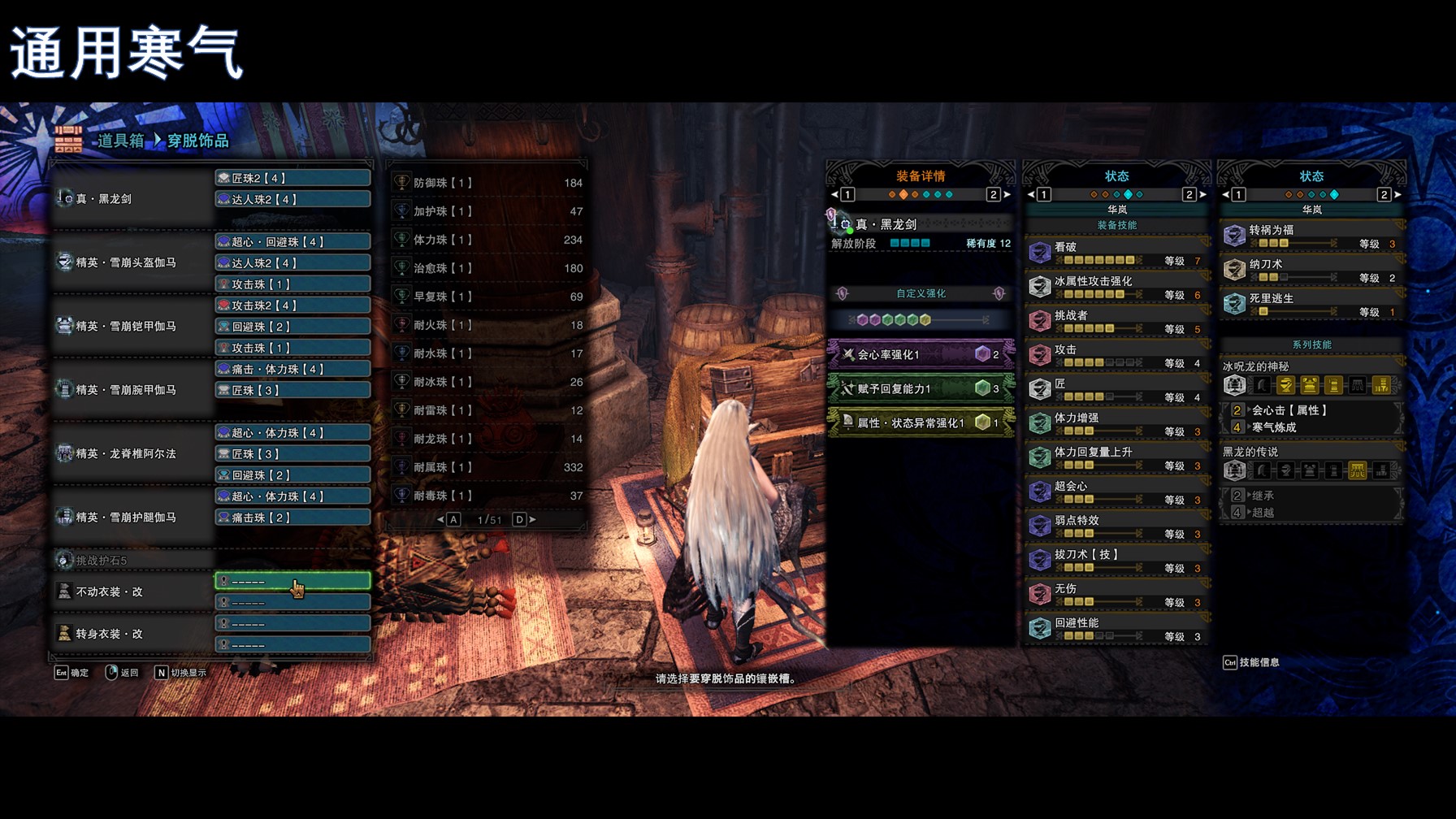The width and height of the screenshot is (1456, 819).
Task: Choose the 耐冰珠【1】 jewel entry
Action: [x=487, y=382]
